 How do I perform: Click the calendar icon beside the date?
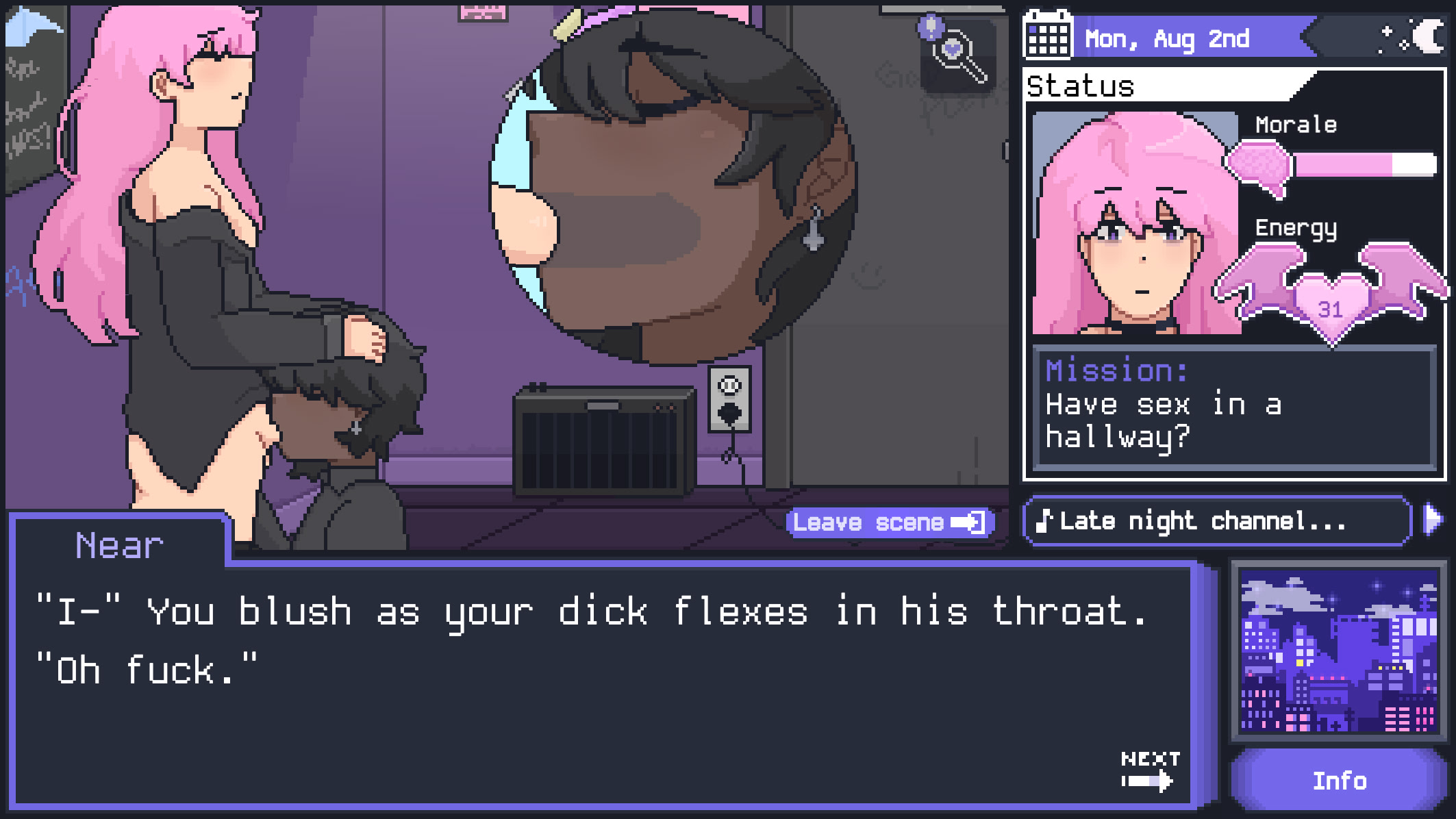1047,38
